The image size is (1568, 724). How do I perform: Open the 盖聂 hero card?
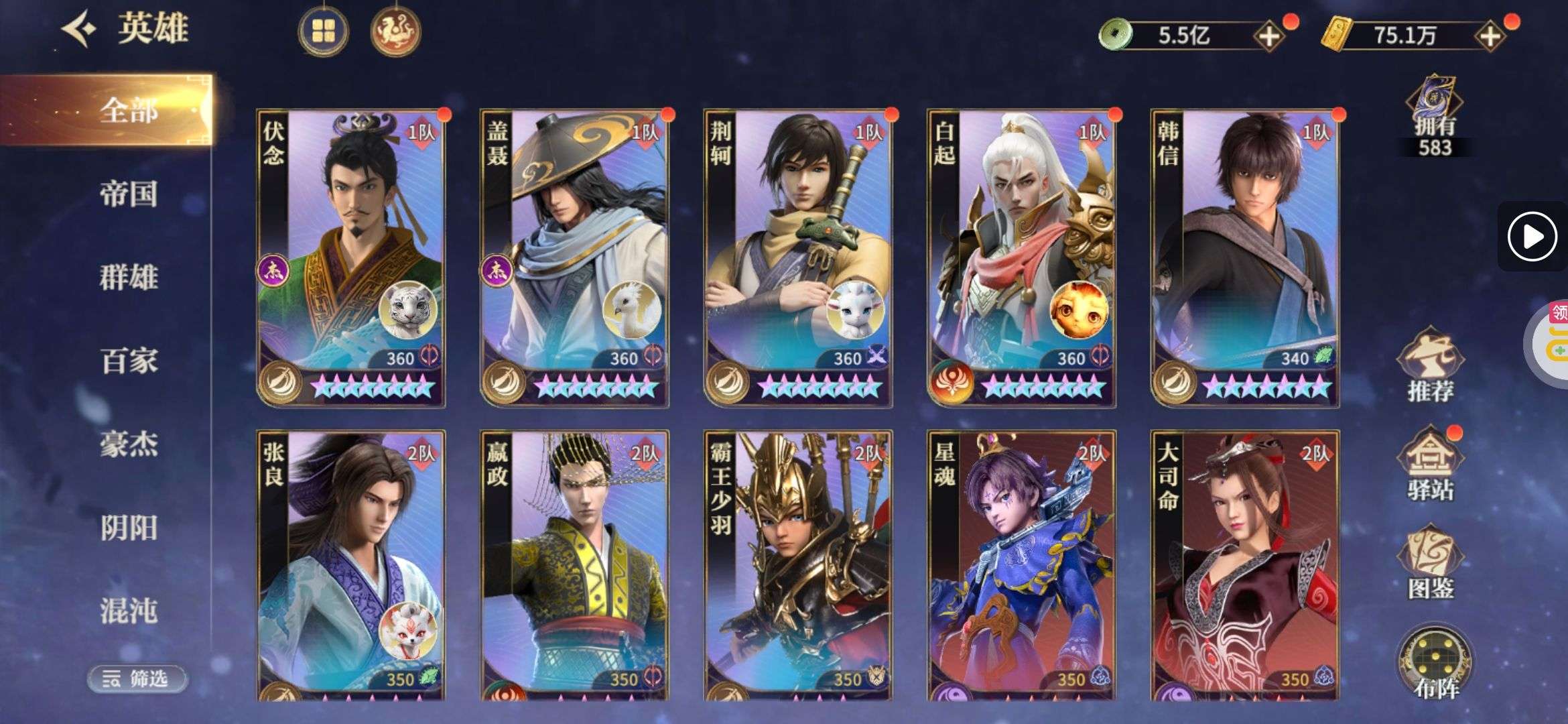tap(574, 258)
